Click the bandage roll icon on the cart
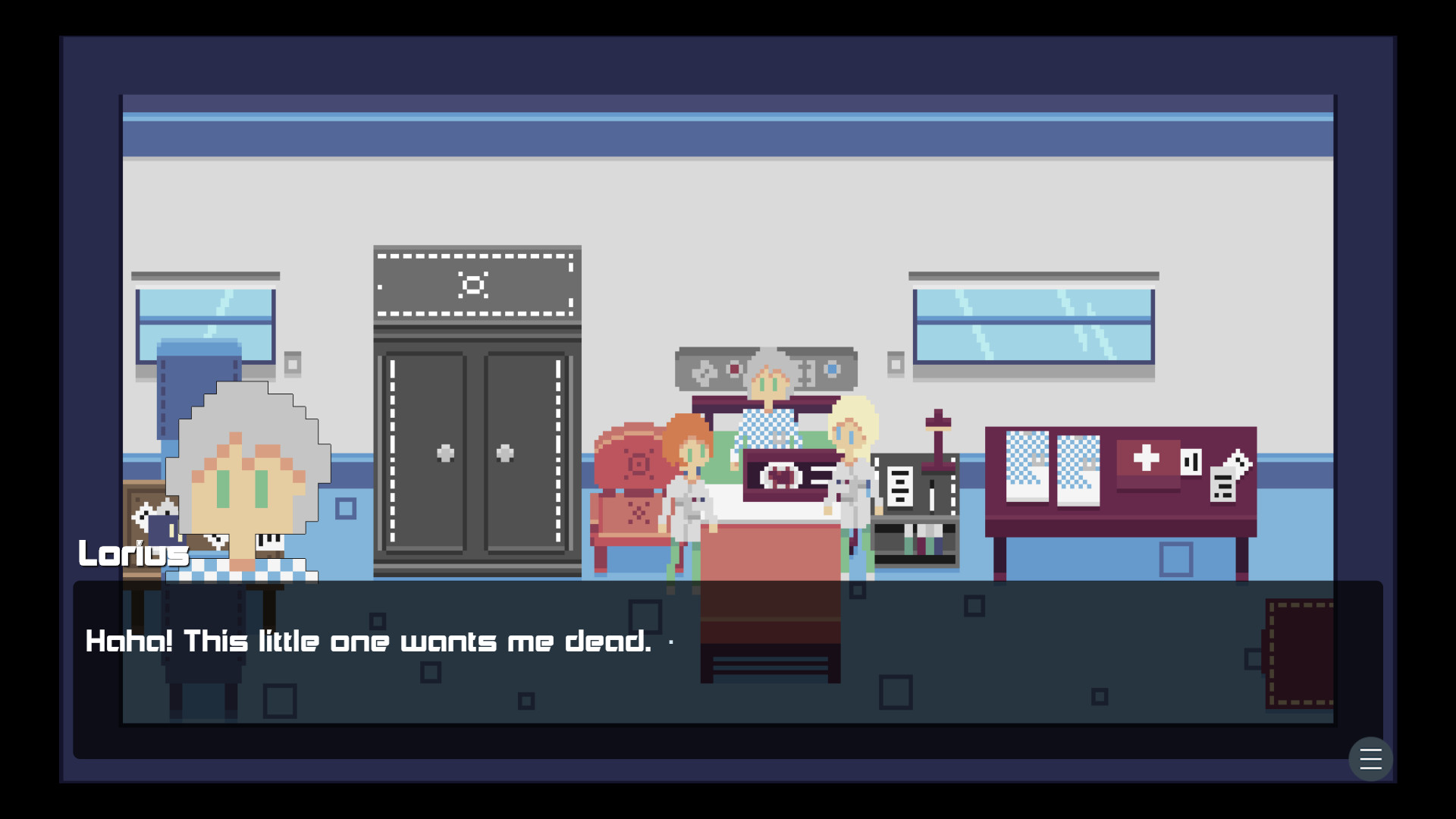 tap(1192, 461)
